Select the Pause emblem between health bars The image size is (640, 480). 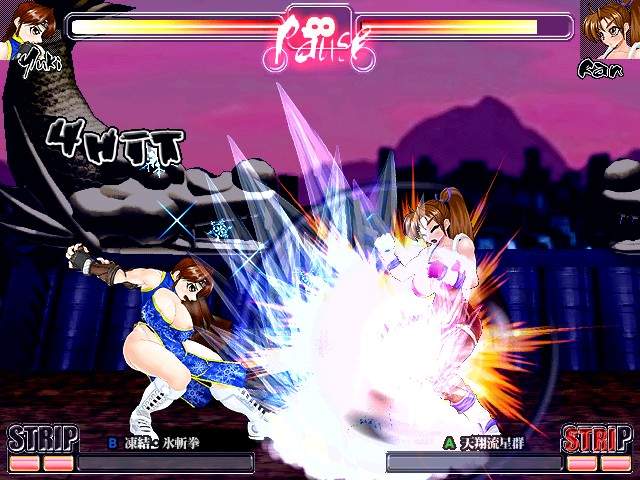(x=318, y=37)
